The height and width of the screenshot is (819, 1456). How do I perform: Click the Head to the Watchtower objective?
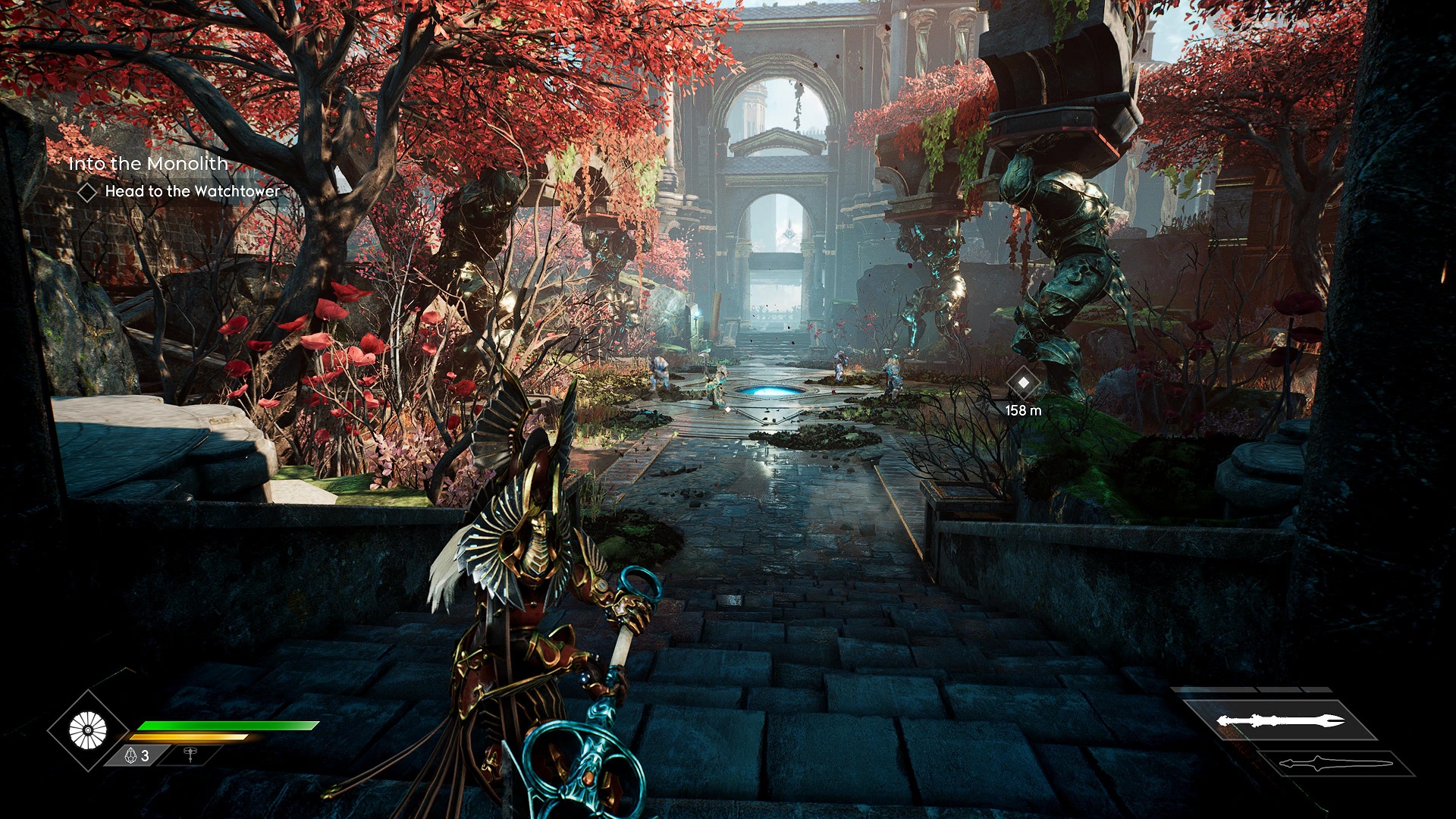[x=192, y=192]
